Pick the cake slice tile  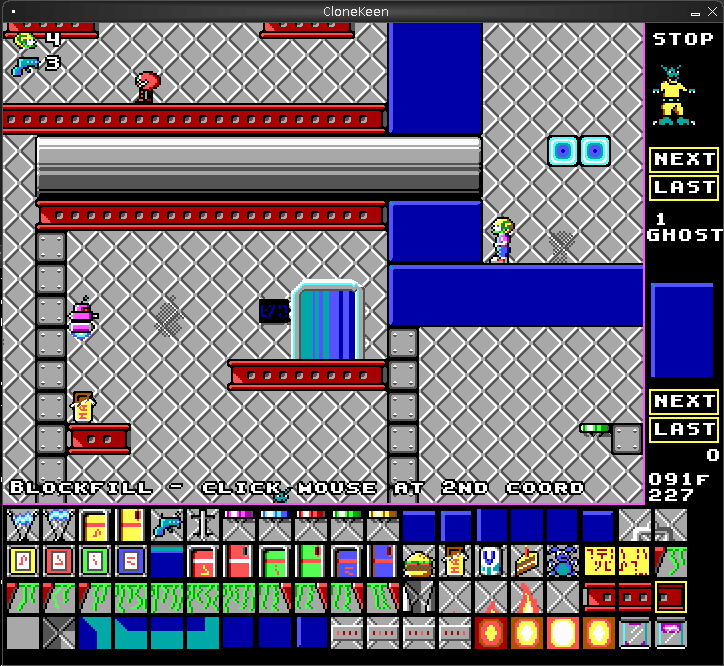[x=526, y=562]
